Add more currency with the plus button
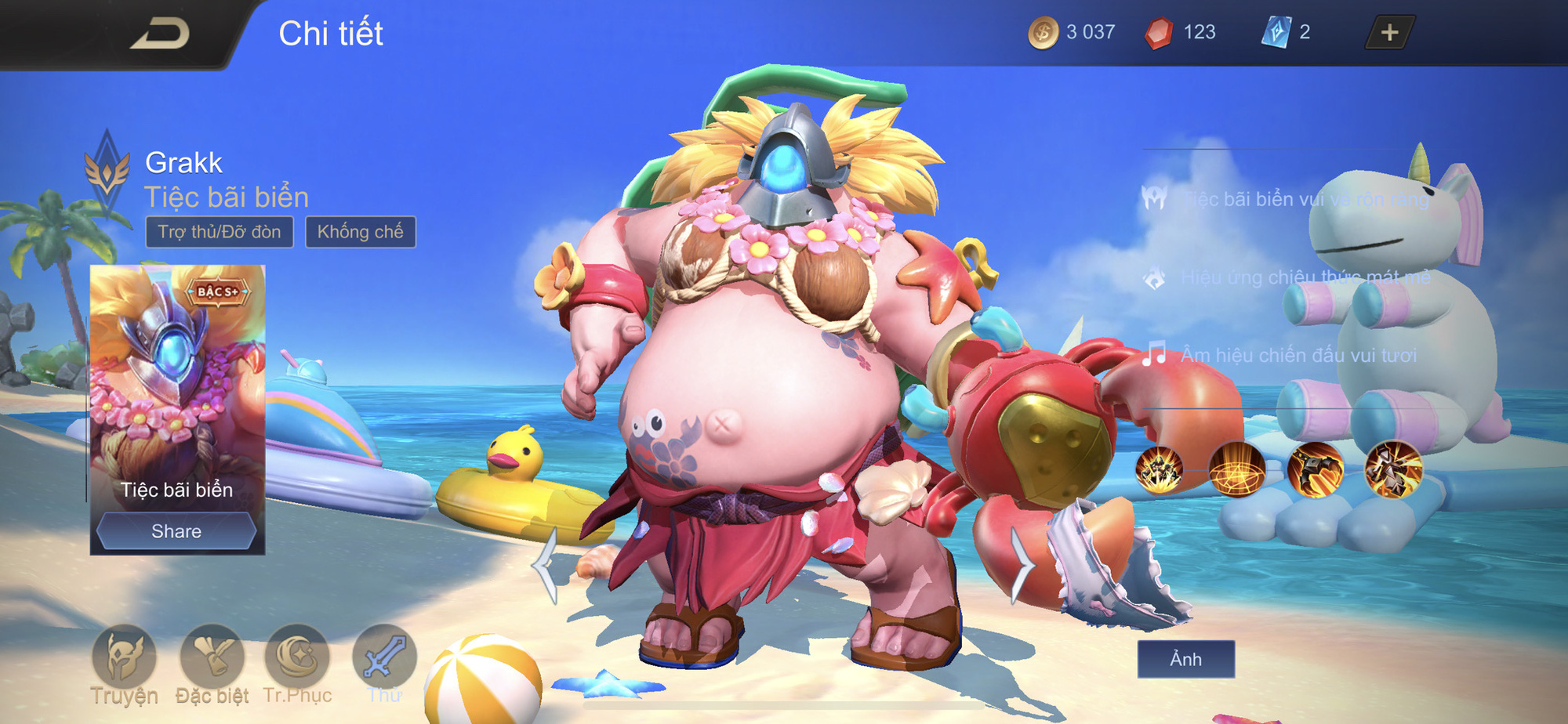Viewport: 1568px width, 724px height. coord(1389,33)
